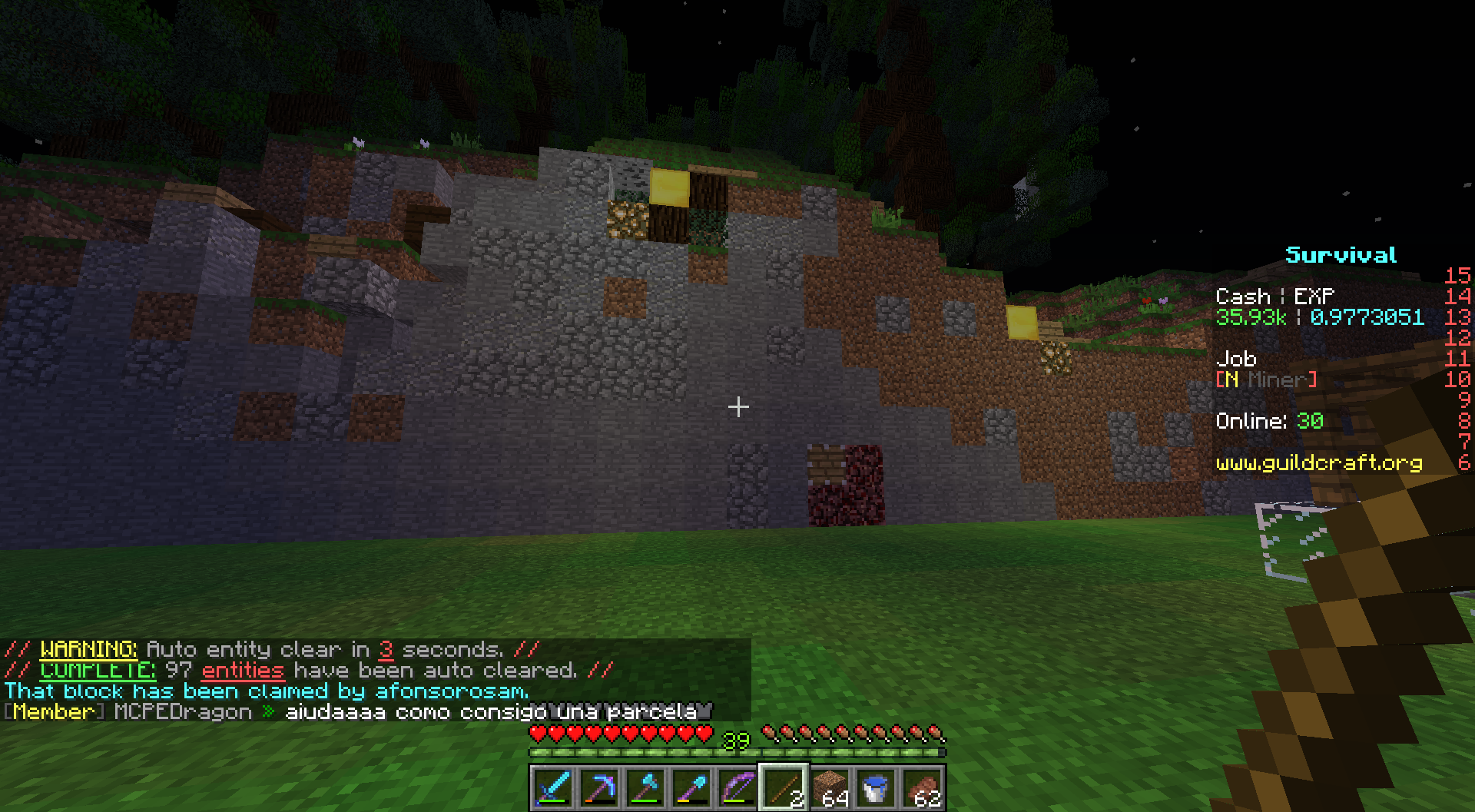This screenshot has height=812, width=1475.
Task: Click the www.guildcraft.org scoreboard link
Action: click(x=1318, y=462)
